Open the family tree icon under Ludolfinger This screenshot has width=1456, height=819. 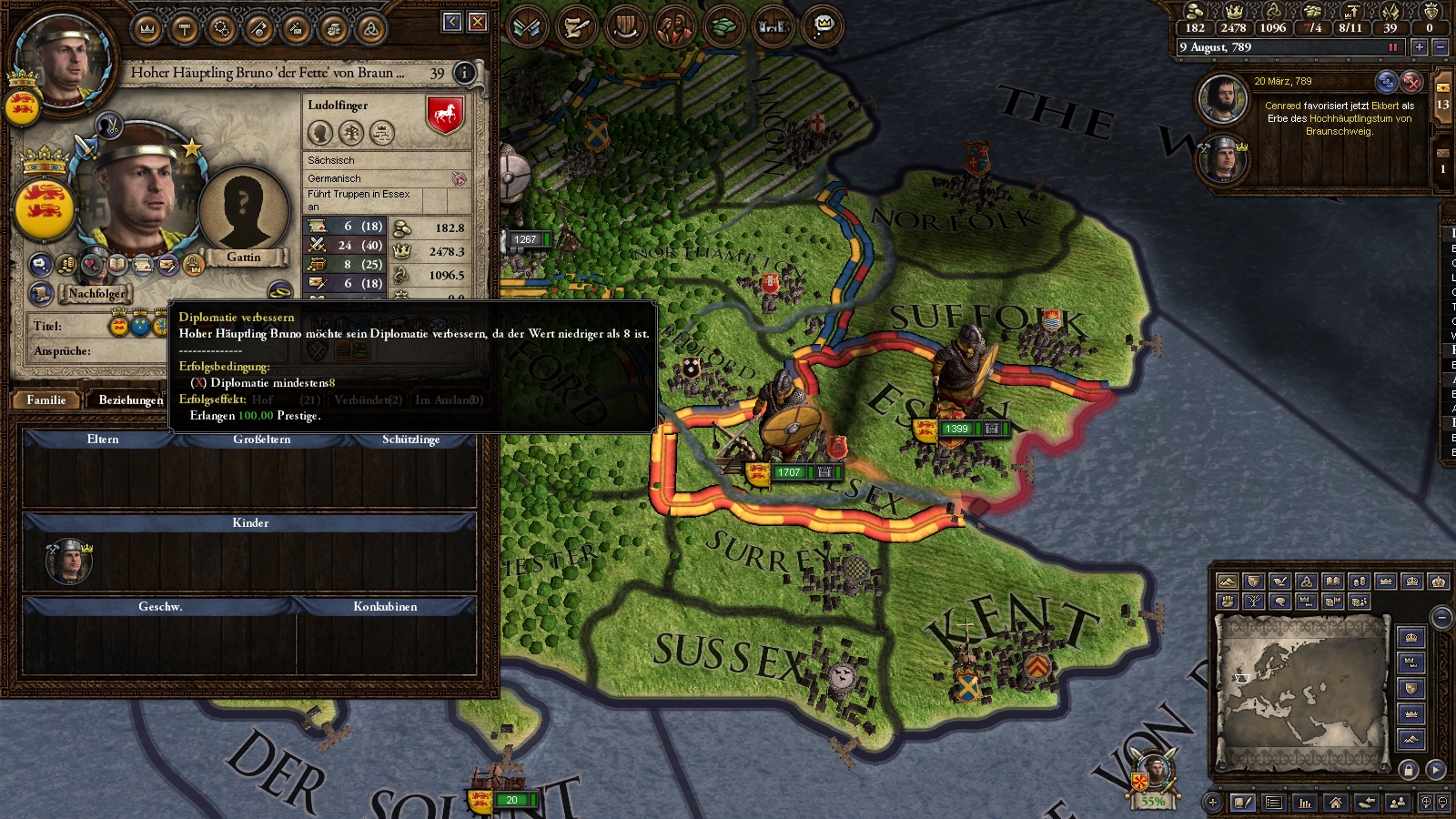351,134
